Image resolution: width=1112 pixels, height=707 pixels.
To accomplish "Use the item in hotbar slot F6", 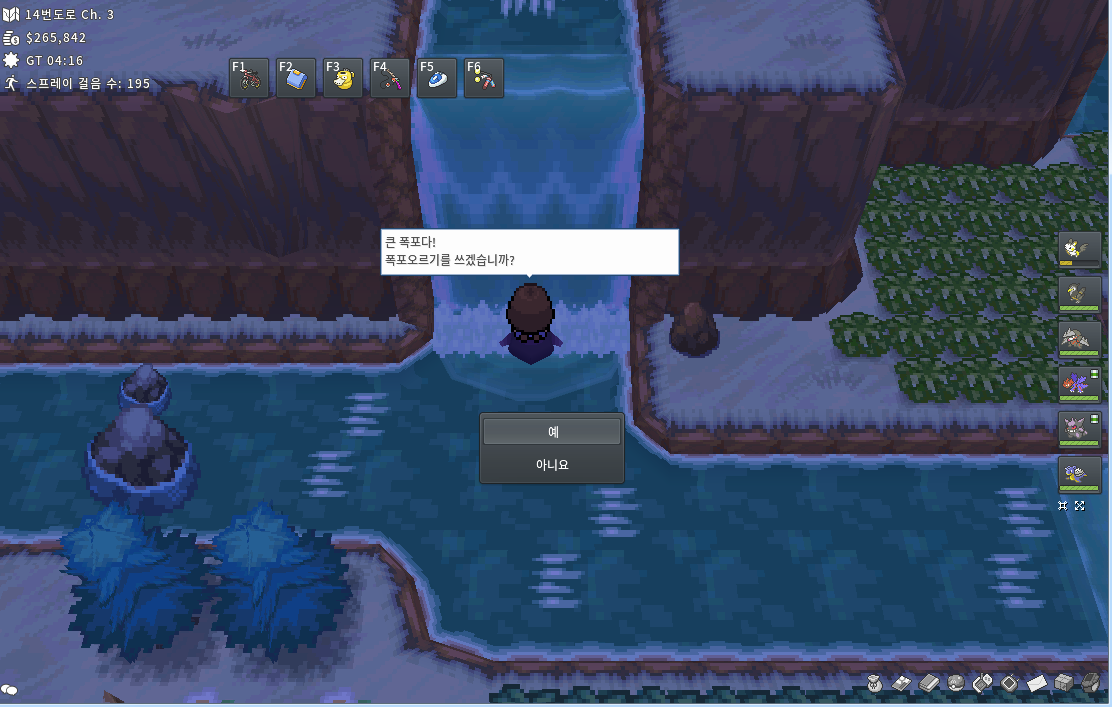I will pos(484,78).
